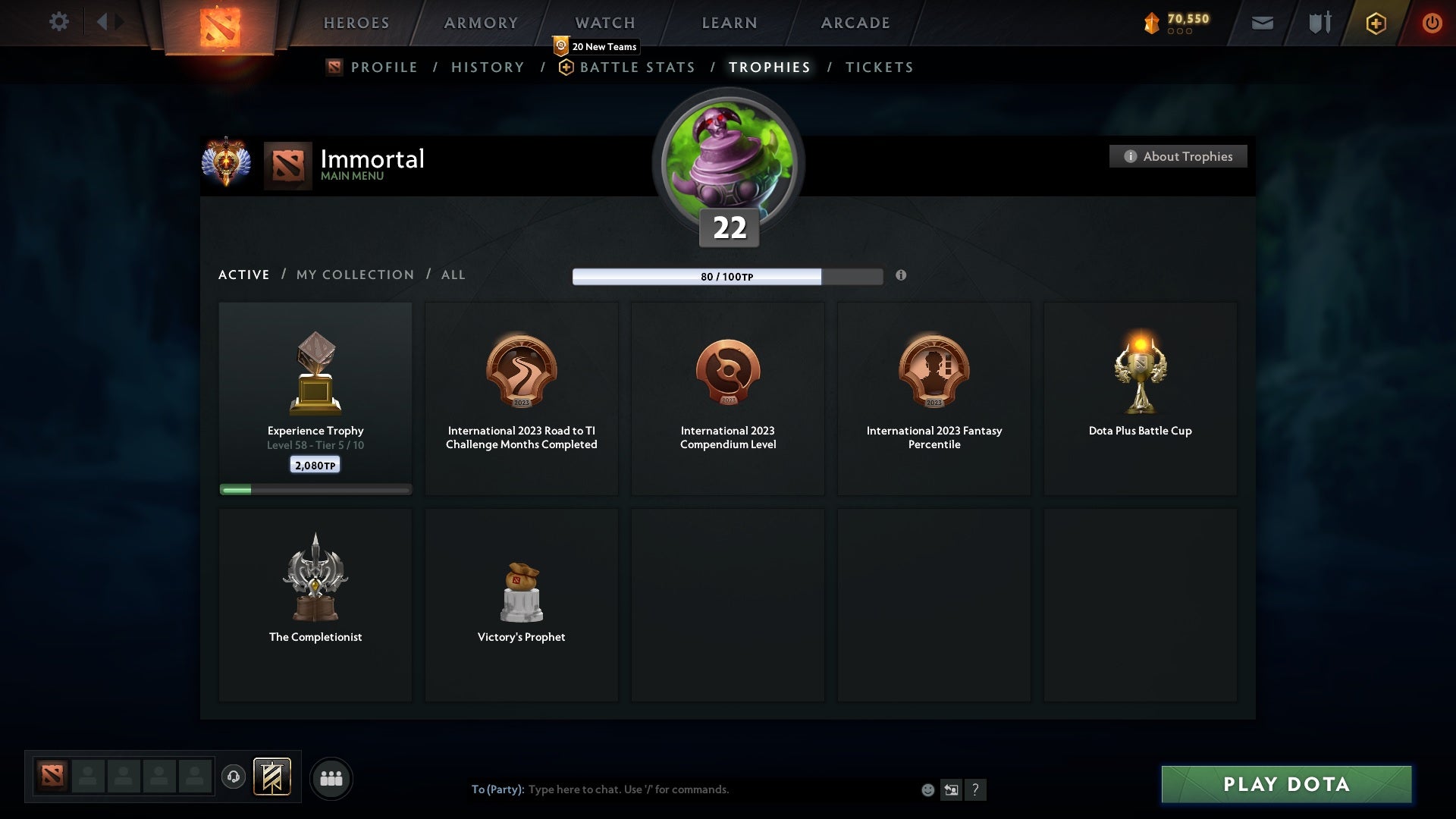Click the chat help question mark
This screenshot has width=1456, height=819.
(976, 789)
